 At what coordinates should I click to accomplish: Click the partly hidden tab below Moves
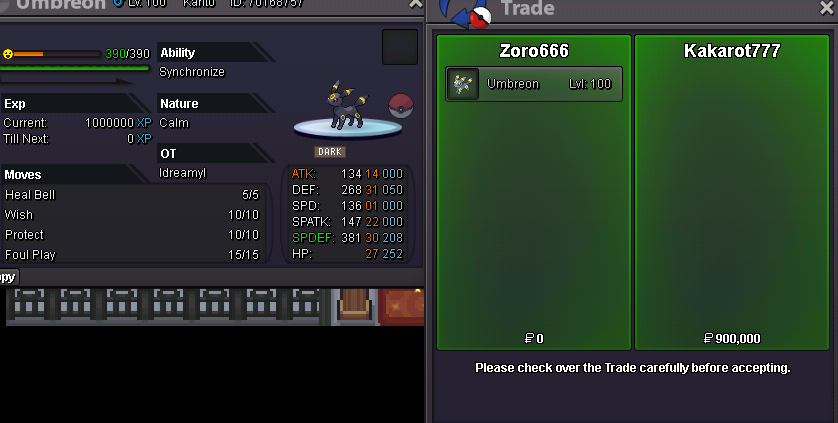click(x=8, y=277)
